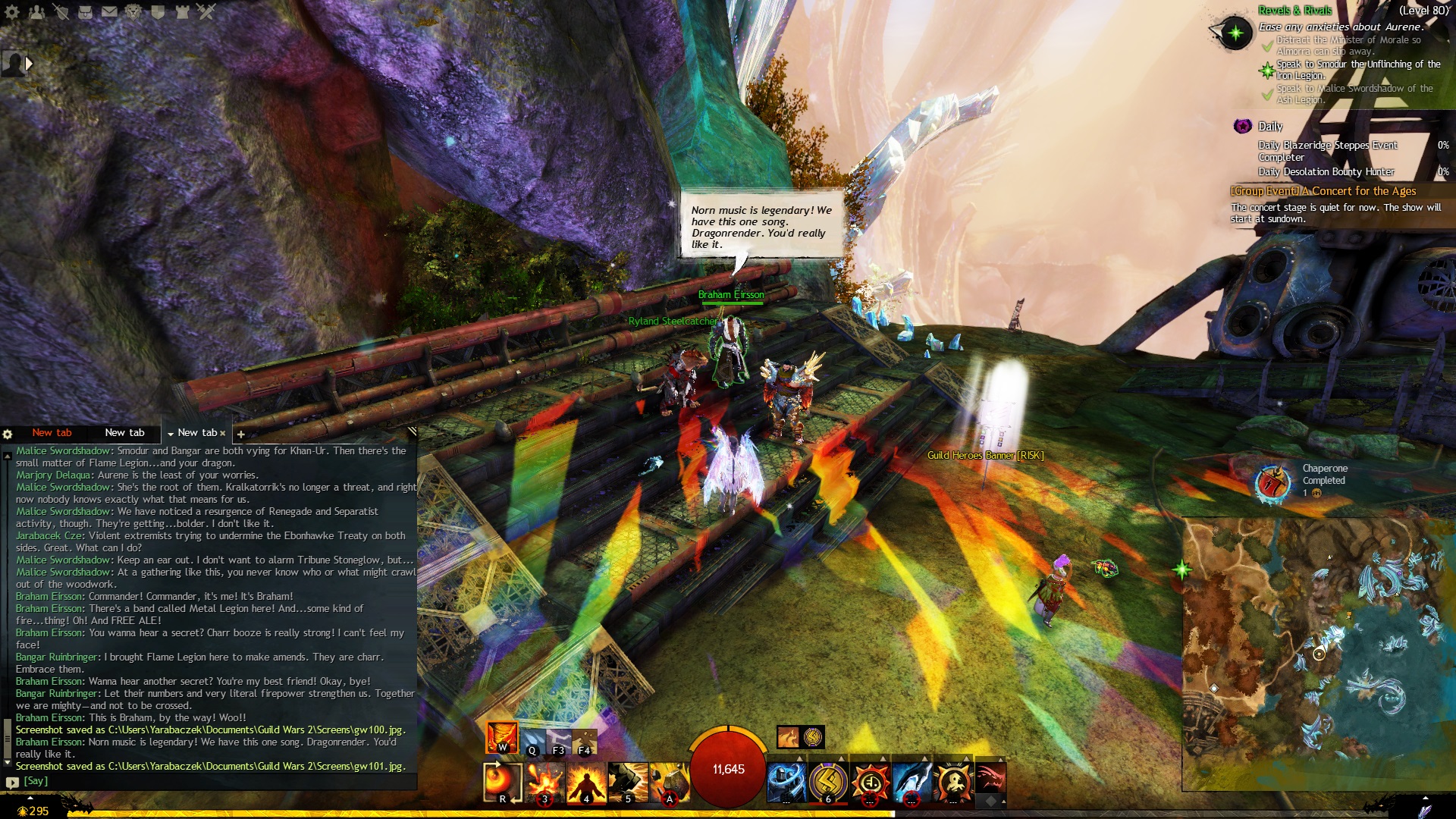Viewport: 1456px width, 819px height.
Task: Open the contacts and LFG panel
Action: (36, 11)
